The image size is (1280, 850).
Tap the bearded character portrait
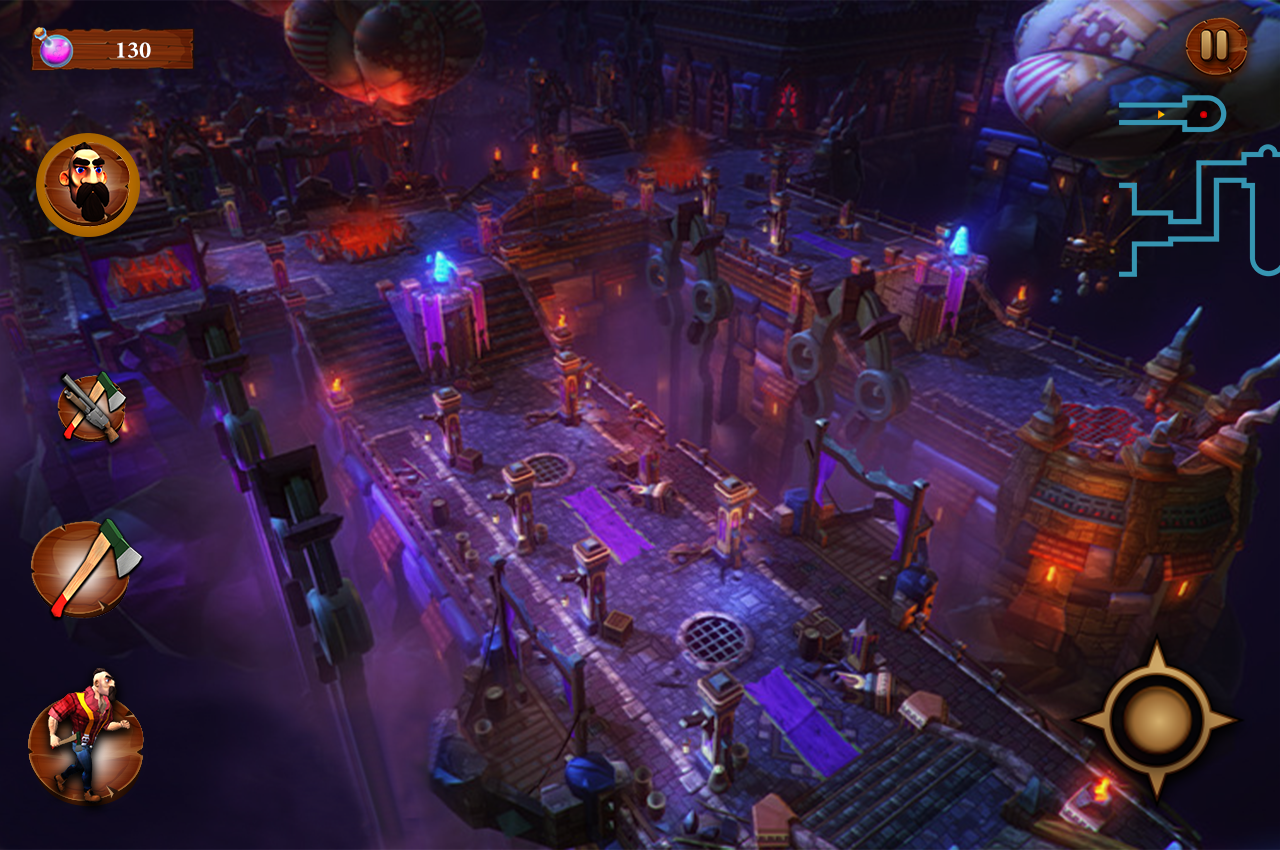tap(88, 185)
